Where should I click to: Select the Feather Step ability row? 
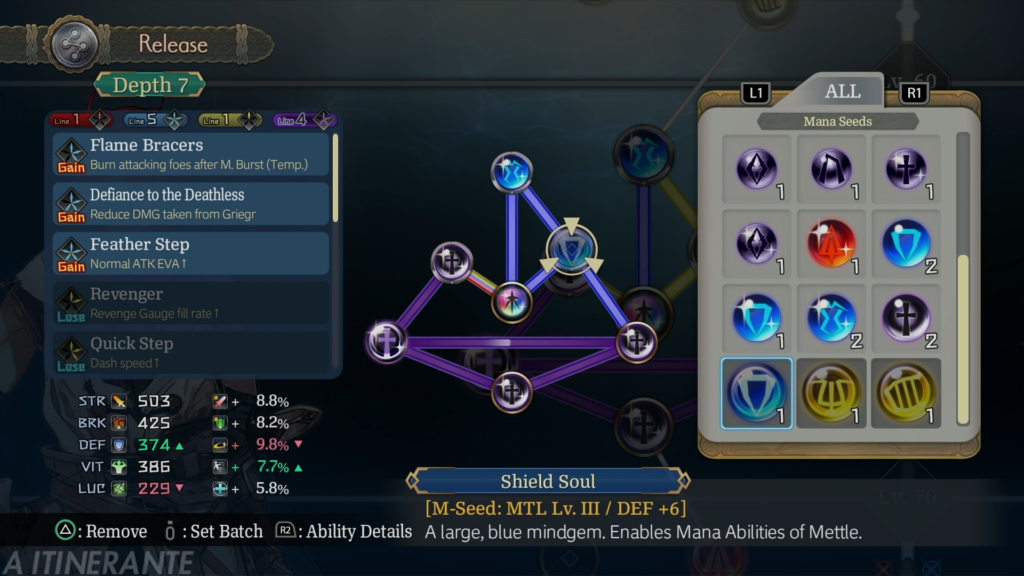(x=191, y=252)
